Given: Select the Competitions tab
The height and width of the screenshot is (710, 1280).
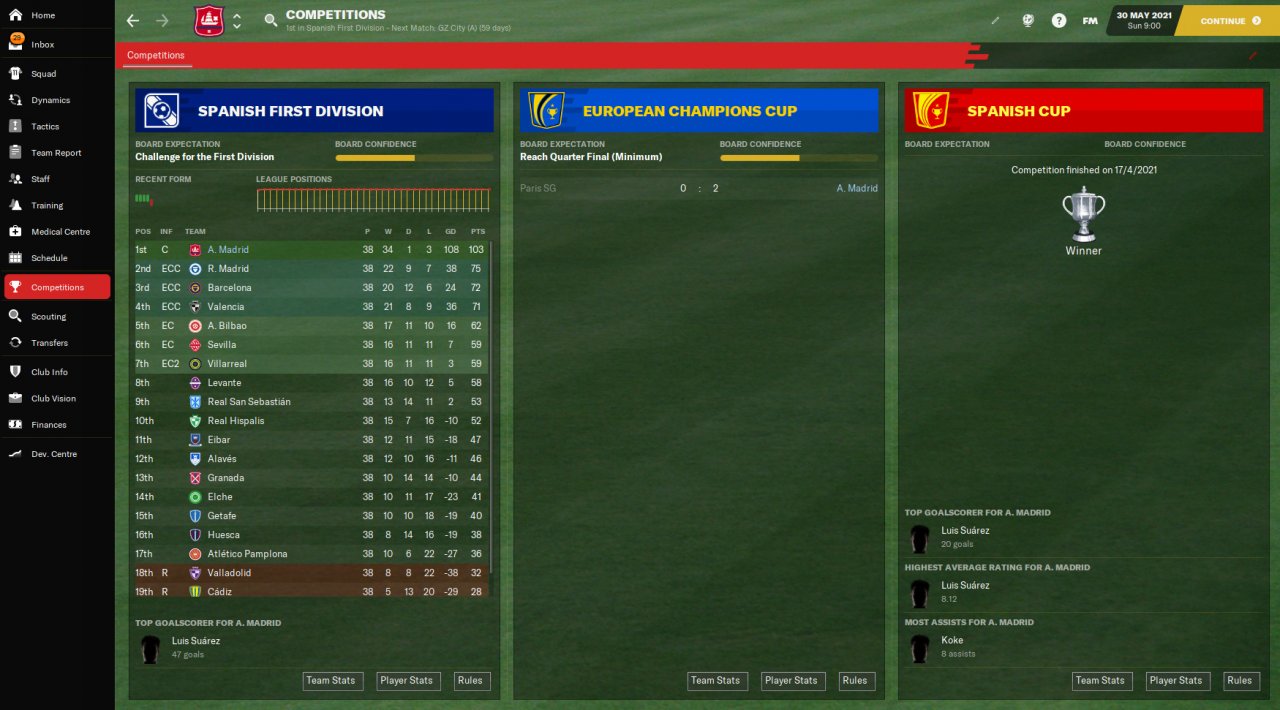Looking at the screenshot, I should pos(156,56).
